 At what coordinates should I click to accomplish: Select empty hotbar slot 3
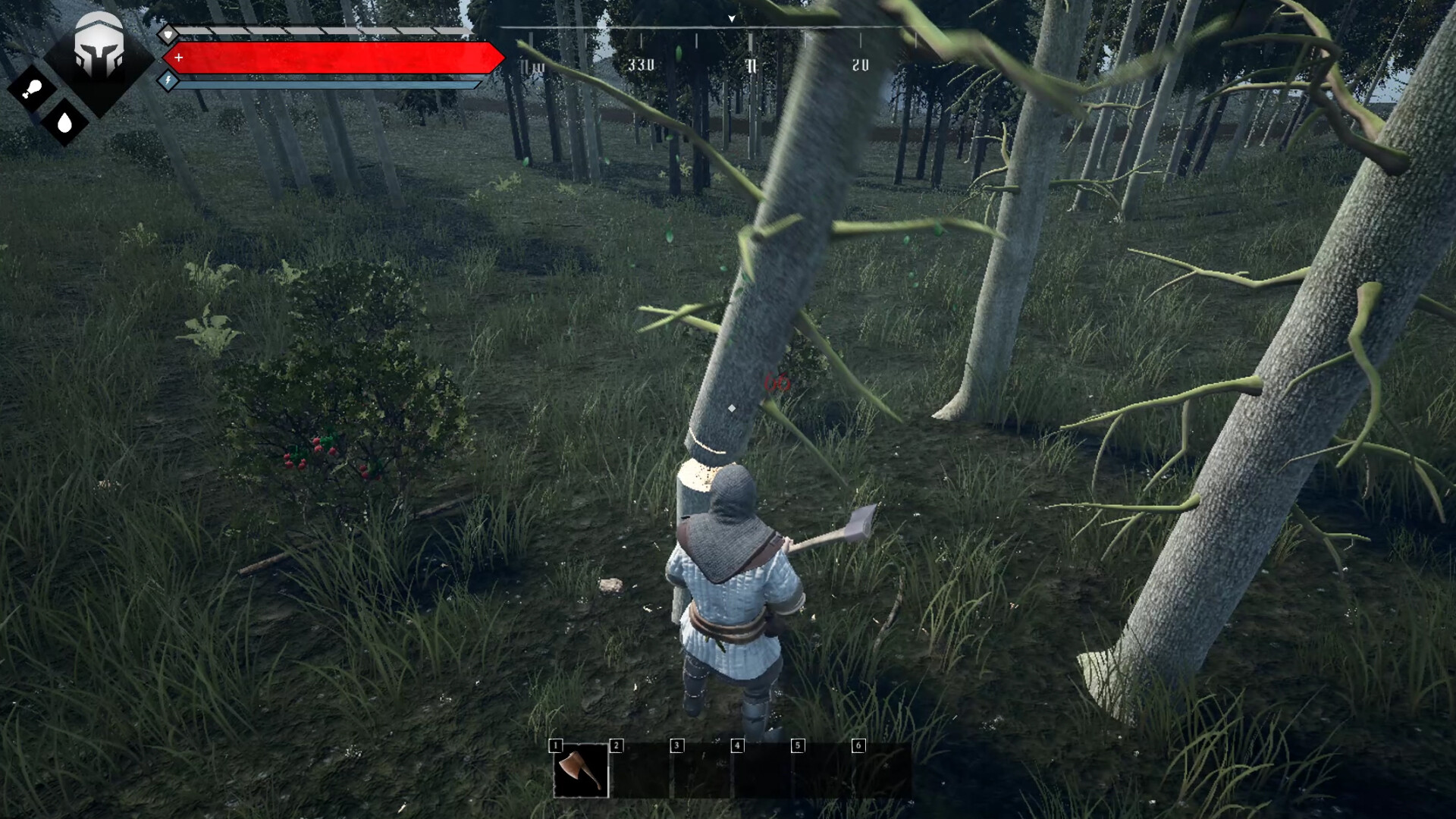[703, 773]
